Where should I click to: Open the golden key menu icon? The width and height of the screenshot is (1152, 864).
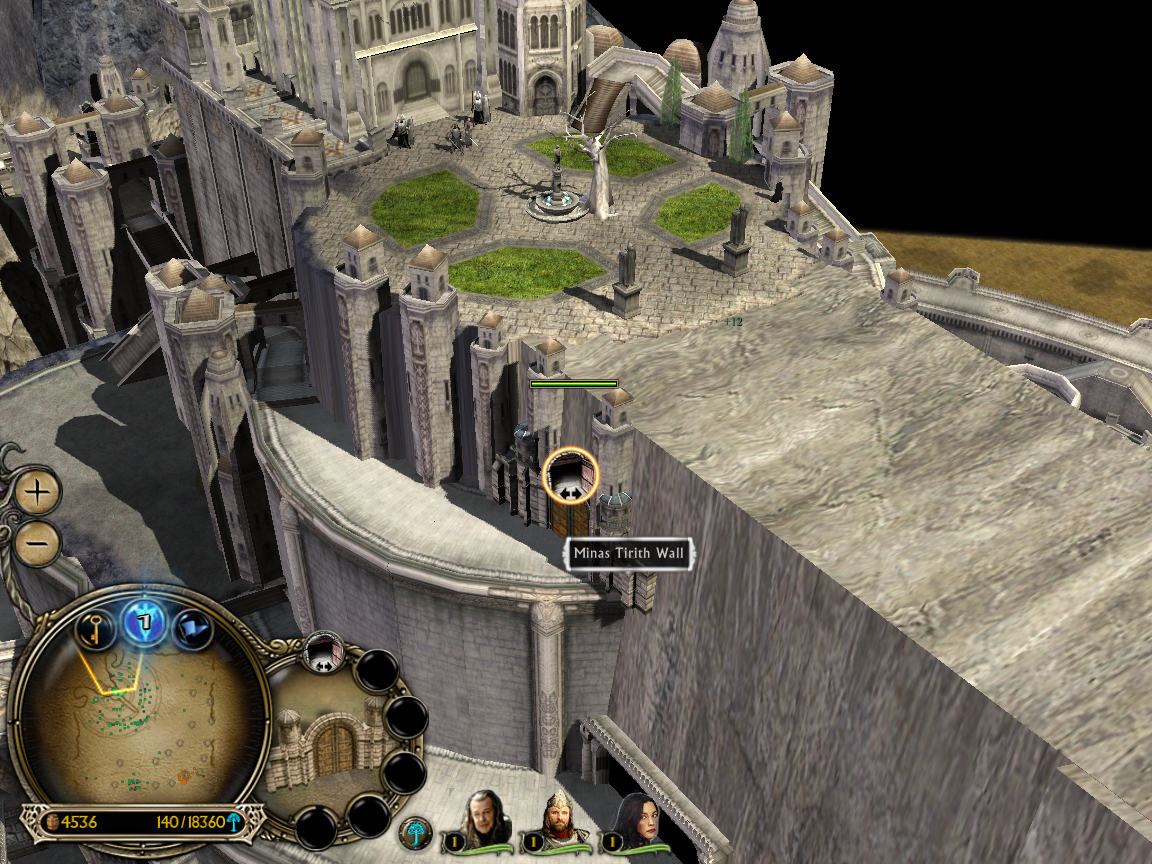click(x=93, y=629)
